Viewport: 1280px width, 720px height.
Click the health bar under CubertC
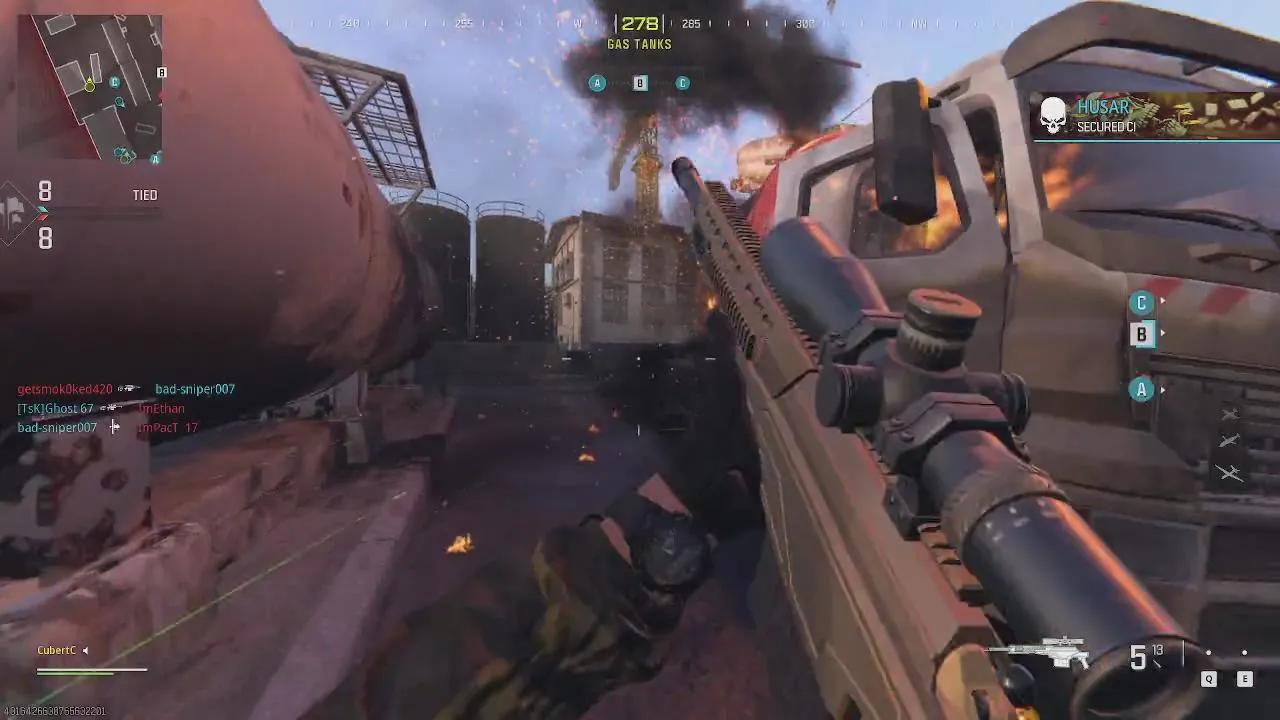pos(92,671)
